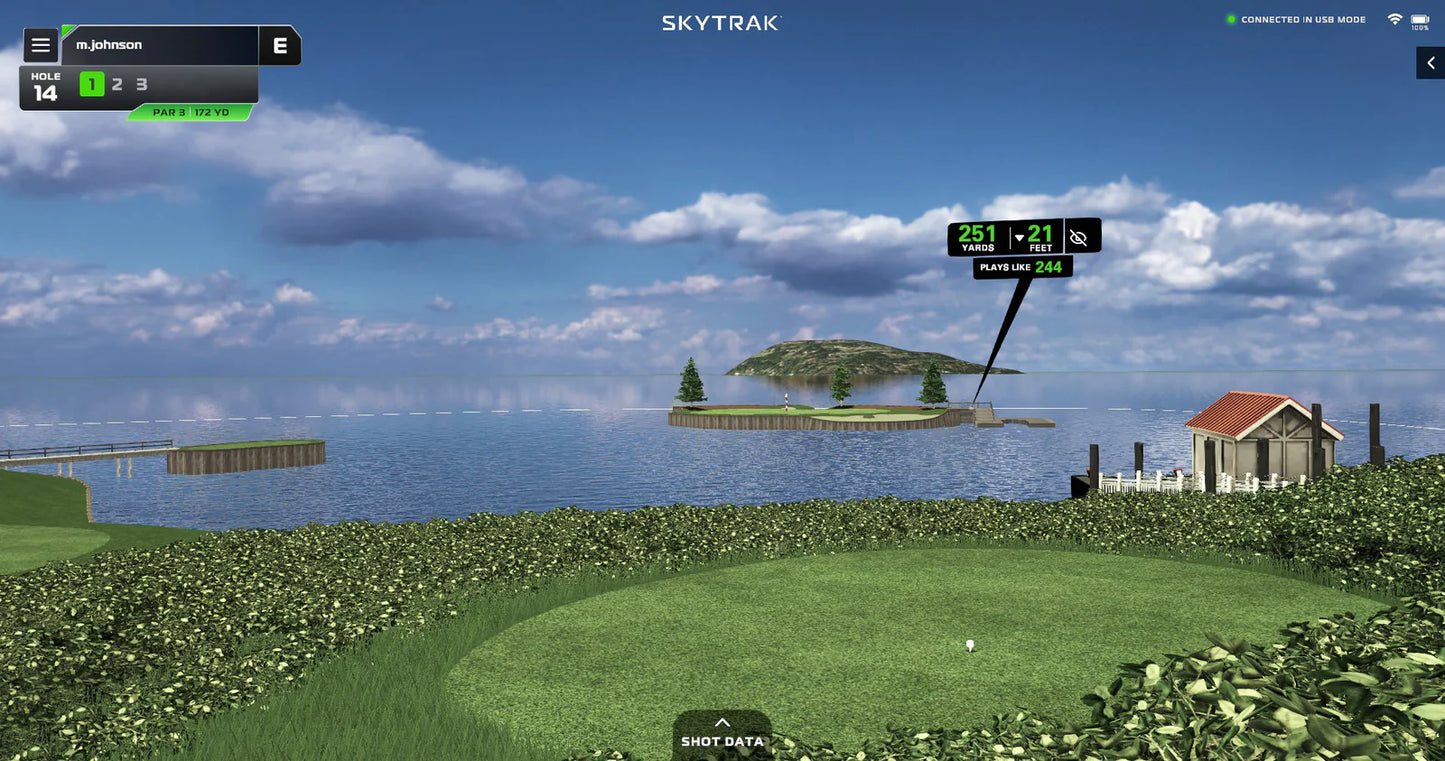Screen dimensions: 1445x761
Task: Click the elevation down-arrow before 21 feet
Action: (x=1018, y=237)
